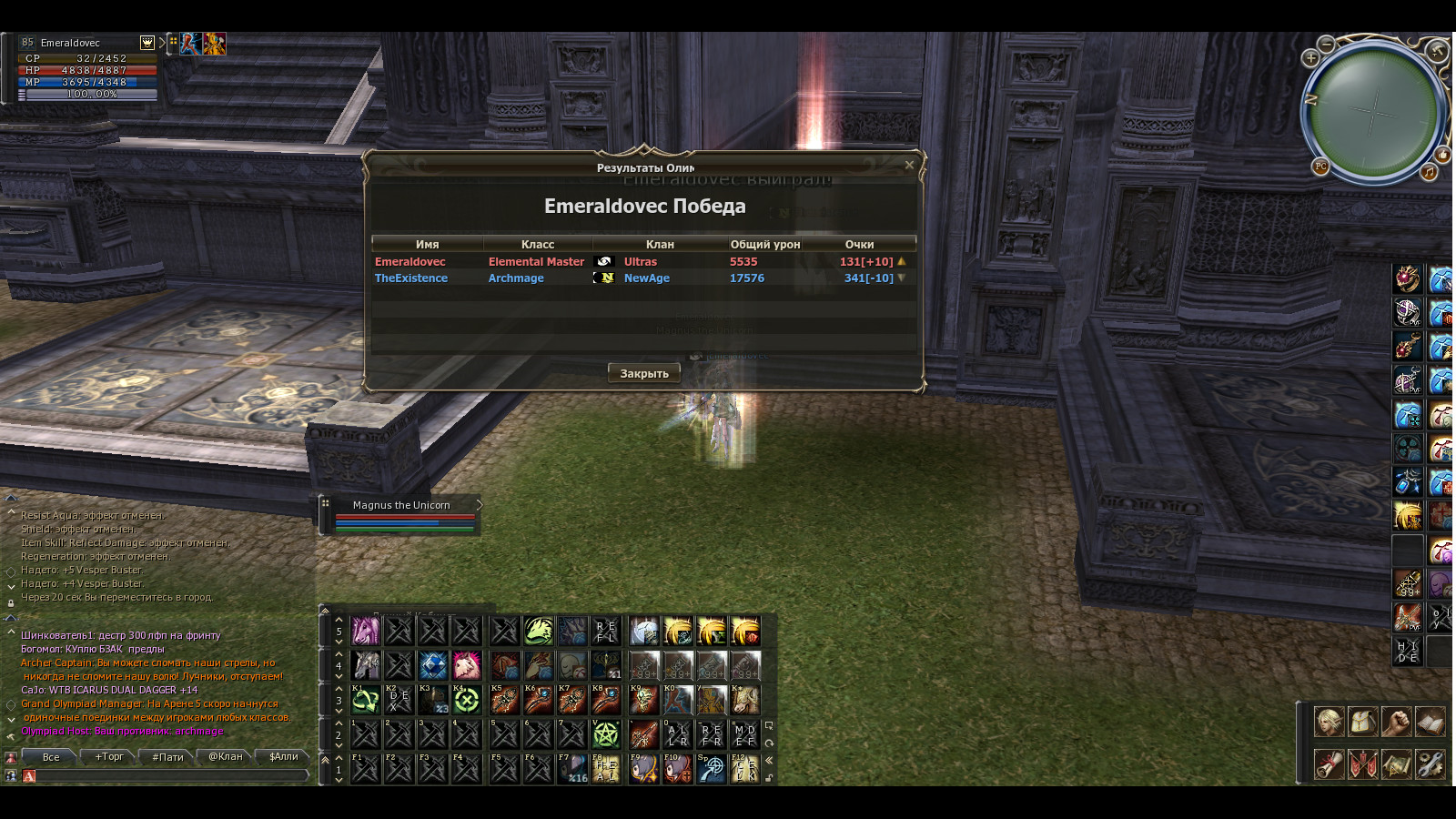Viewport: 1456px width, 819px height.
Task: Open the character menu elf portrait icon
Action: [x=1328, y=722]
